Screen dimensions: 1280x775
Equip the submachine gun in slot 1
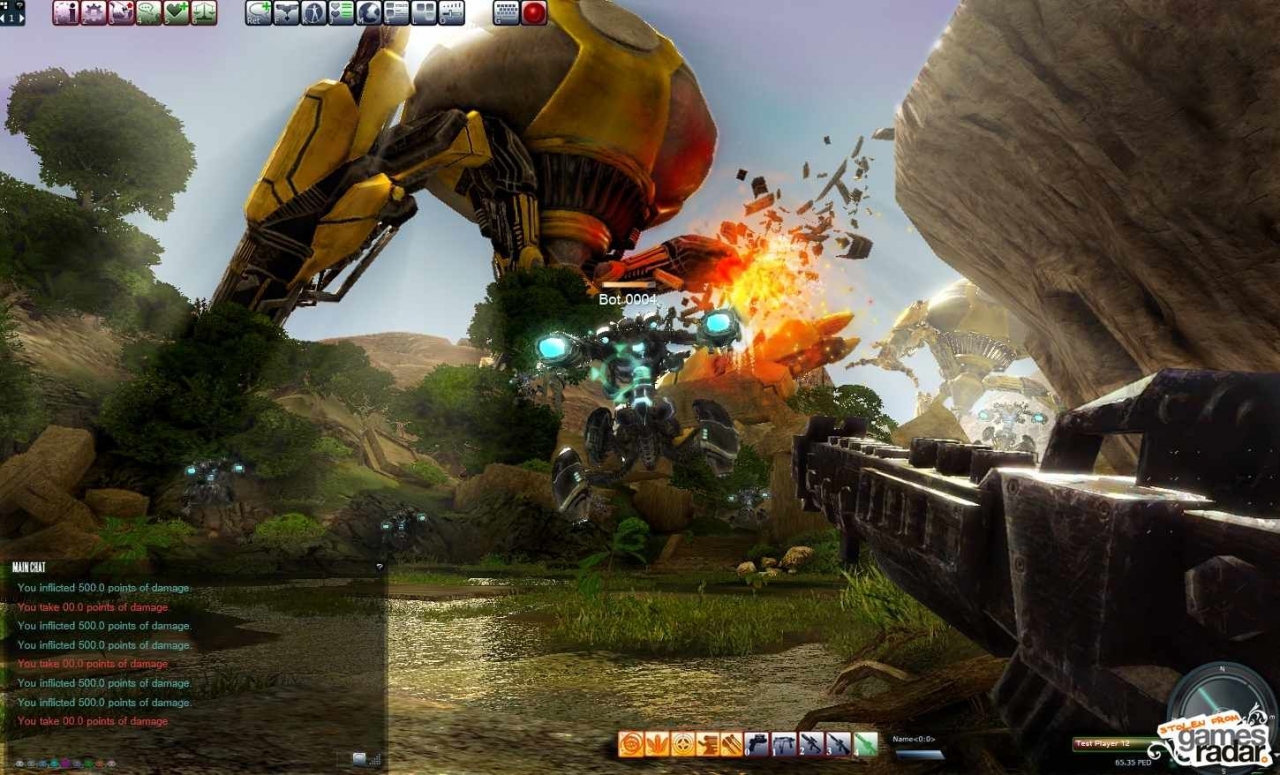click(784, 744)
